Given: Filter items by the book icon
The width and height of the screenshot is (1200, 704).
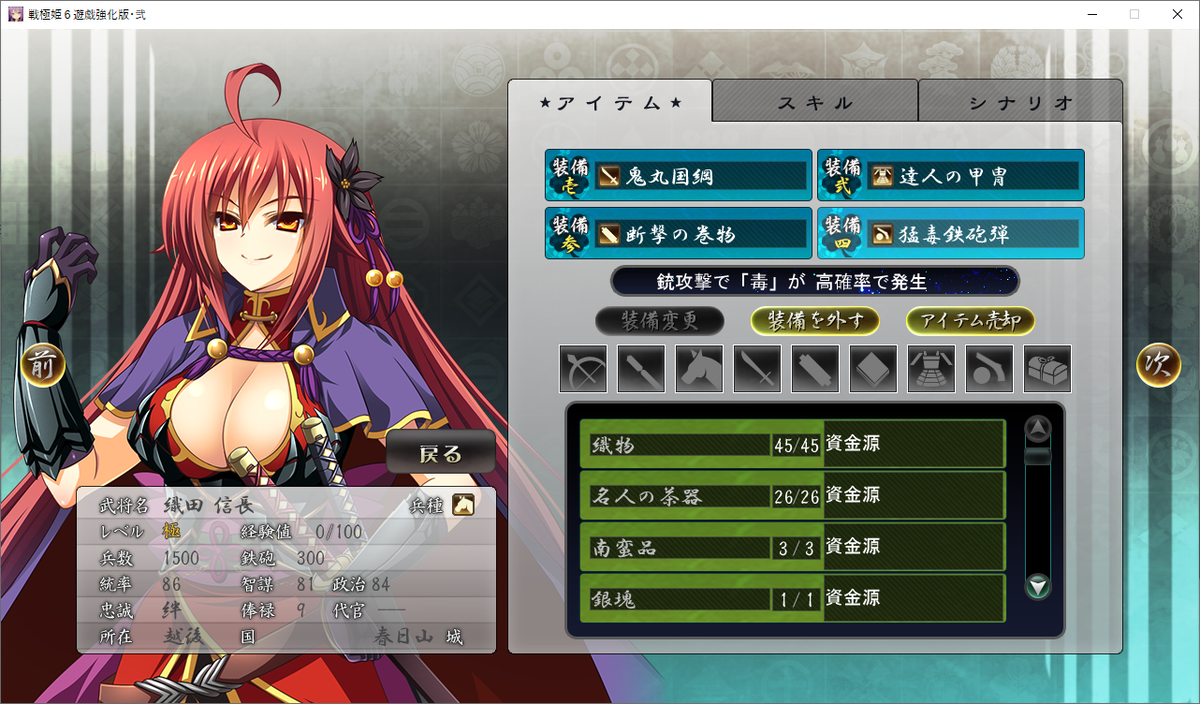Looking at the screenshot, I should pyautogui.click(x=872, y=369).
